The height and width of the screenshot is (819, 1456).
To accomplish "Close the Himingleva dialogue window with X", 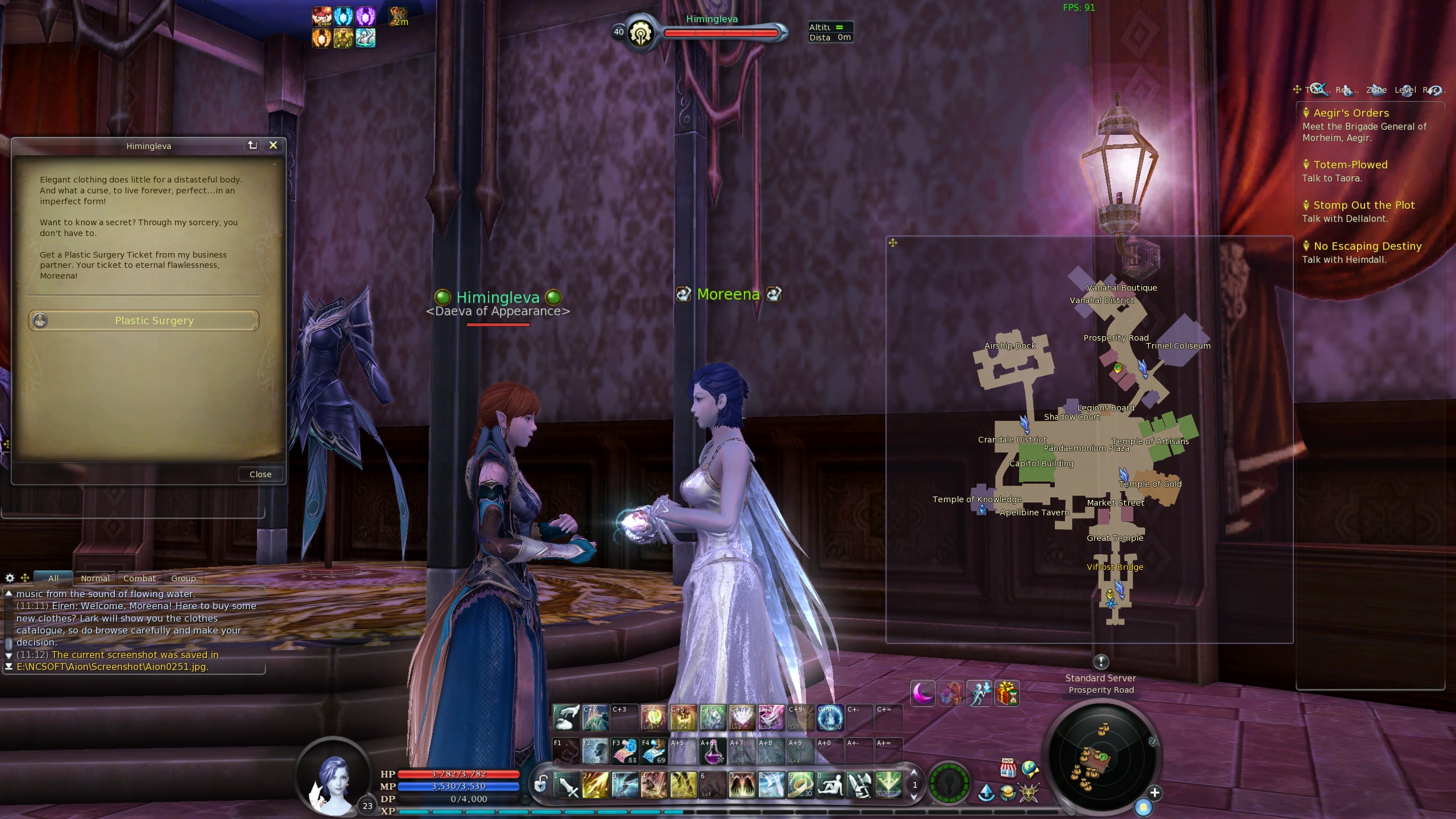I will pyautogui.click(x=273, y=146).
